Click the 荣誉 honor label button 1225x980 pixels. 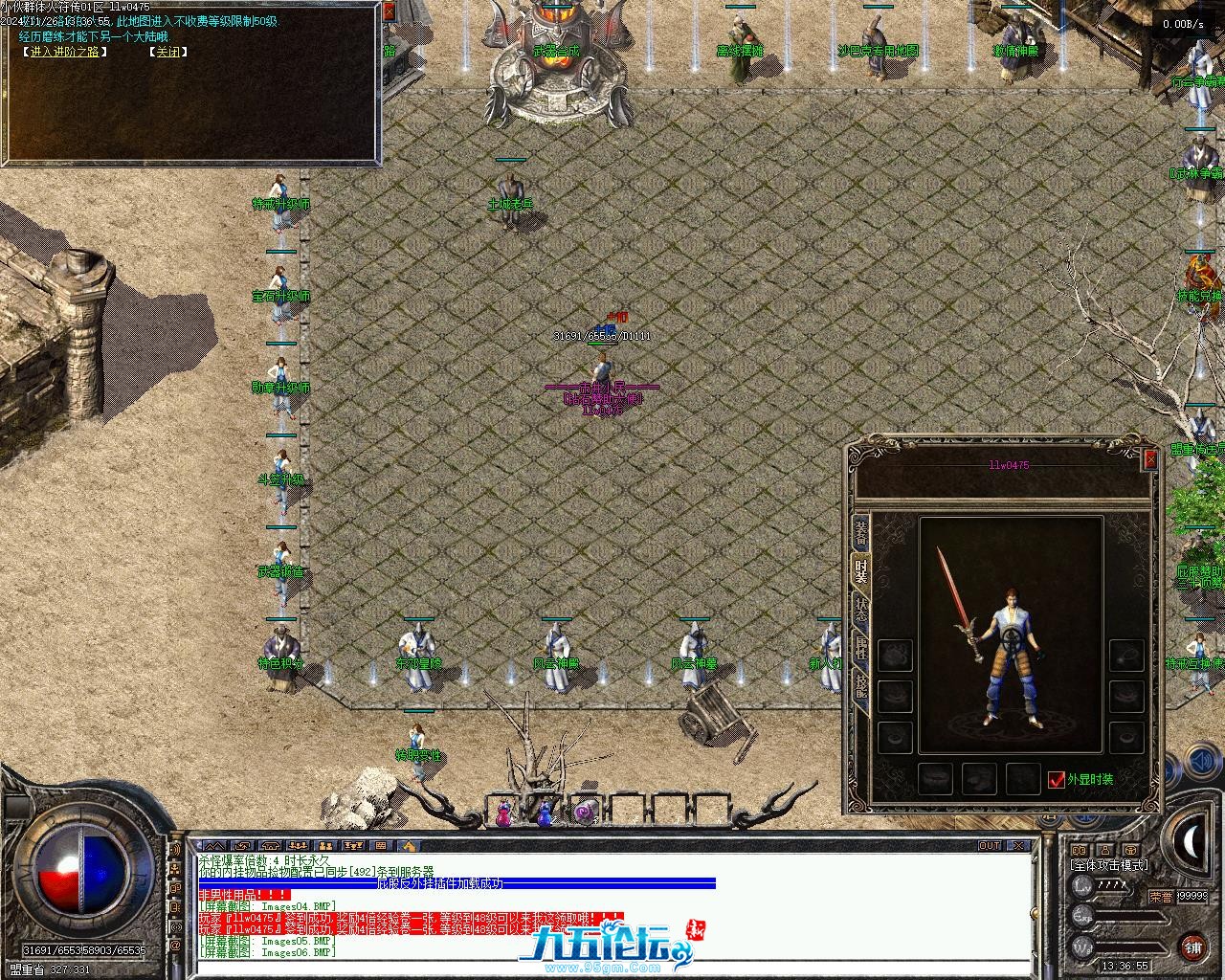pos(1161,897)
